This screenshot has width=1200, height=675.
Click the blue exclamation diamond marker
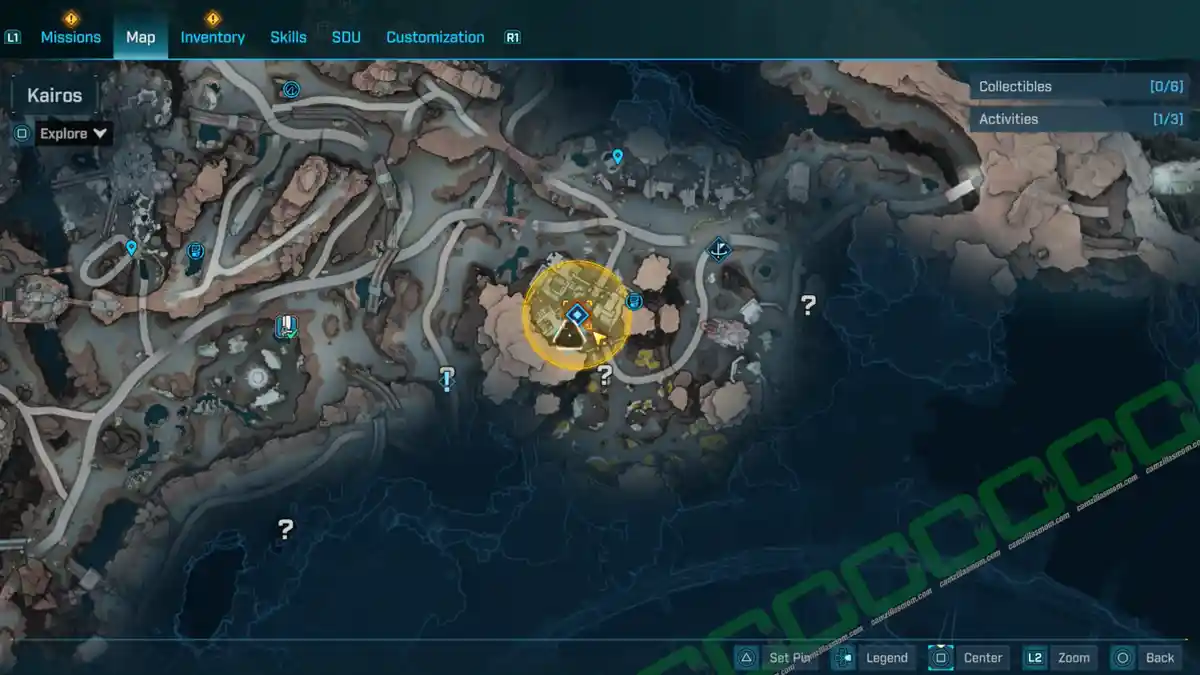[447, 377]
